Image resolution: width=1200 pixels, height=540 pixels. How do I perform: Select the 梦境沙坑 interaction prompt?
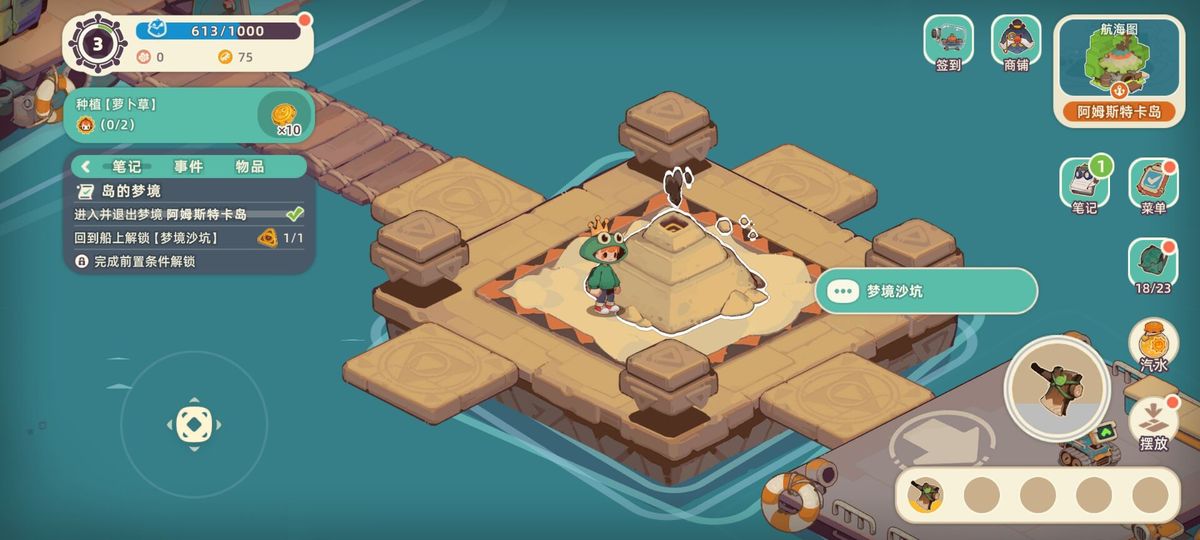(926, 291)
